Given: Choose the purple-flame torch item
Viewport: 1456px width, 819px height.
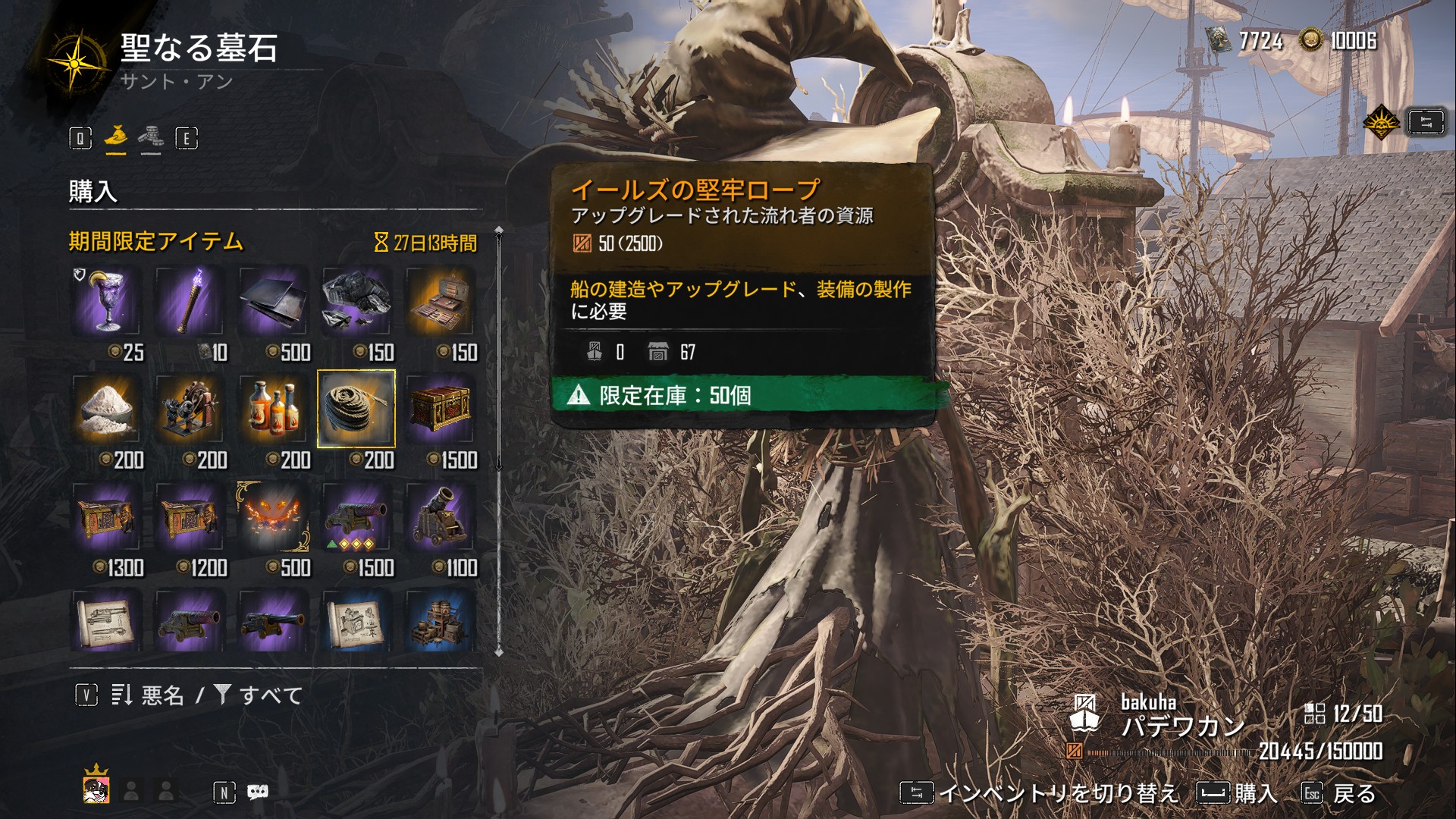Looking at the screenshot, I should 190,302.
